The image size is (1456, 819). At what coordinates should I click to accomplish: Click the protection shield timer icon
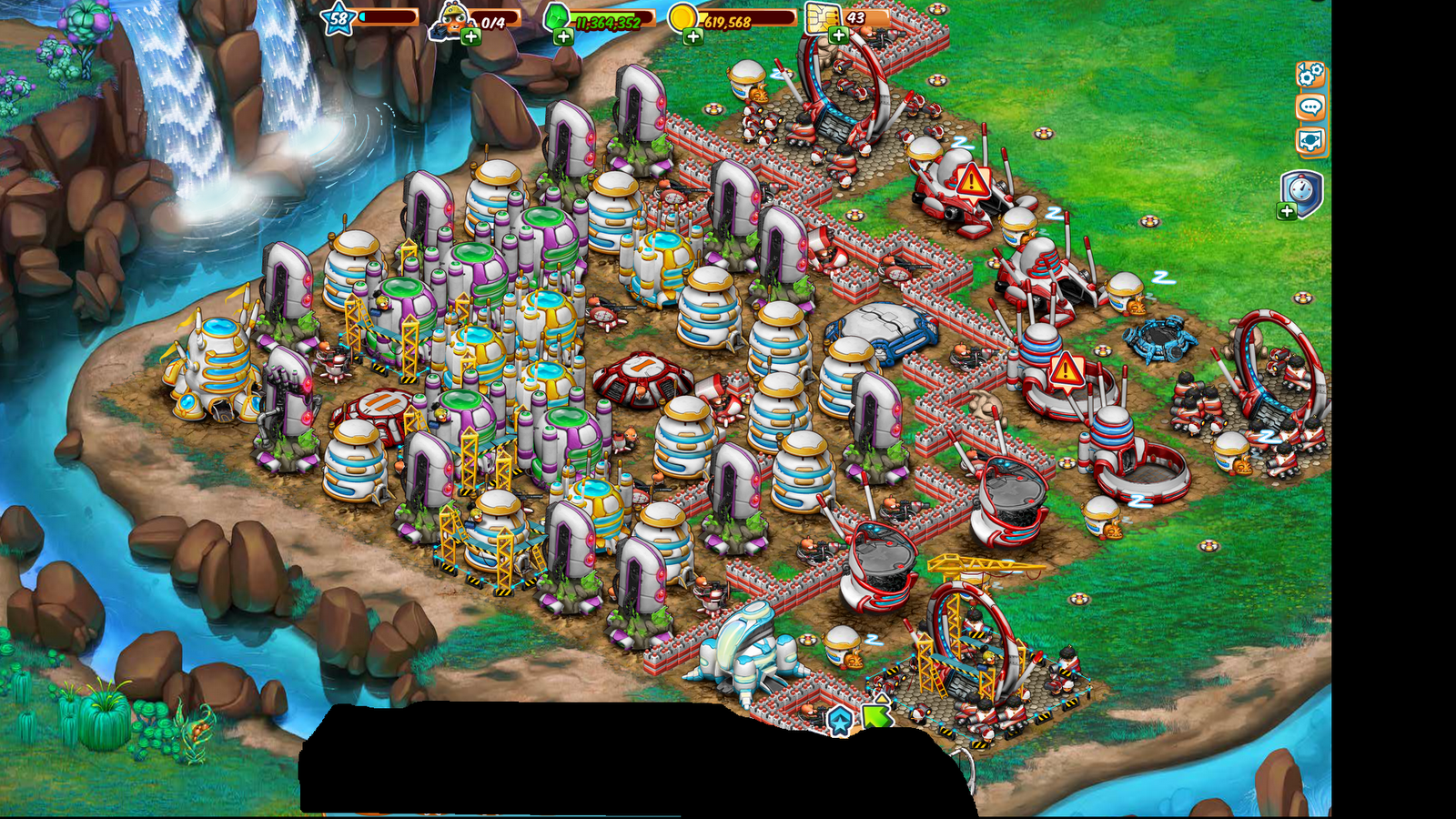pos(1300,188)
